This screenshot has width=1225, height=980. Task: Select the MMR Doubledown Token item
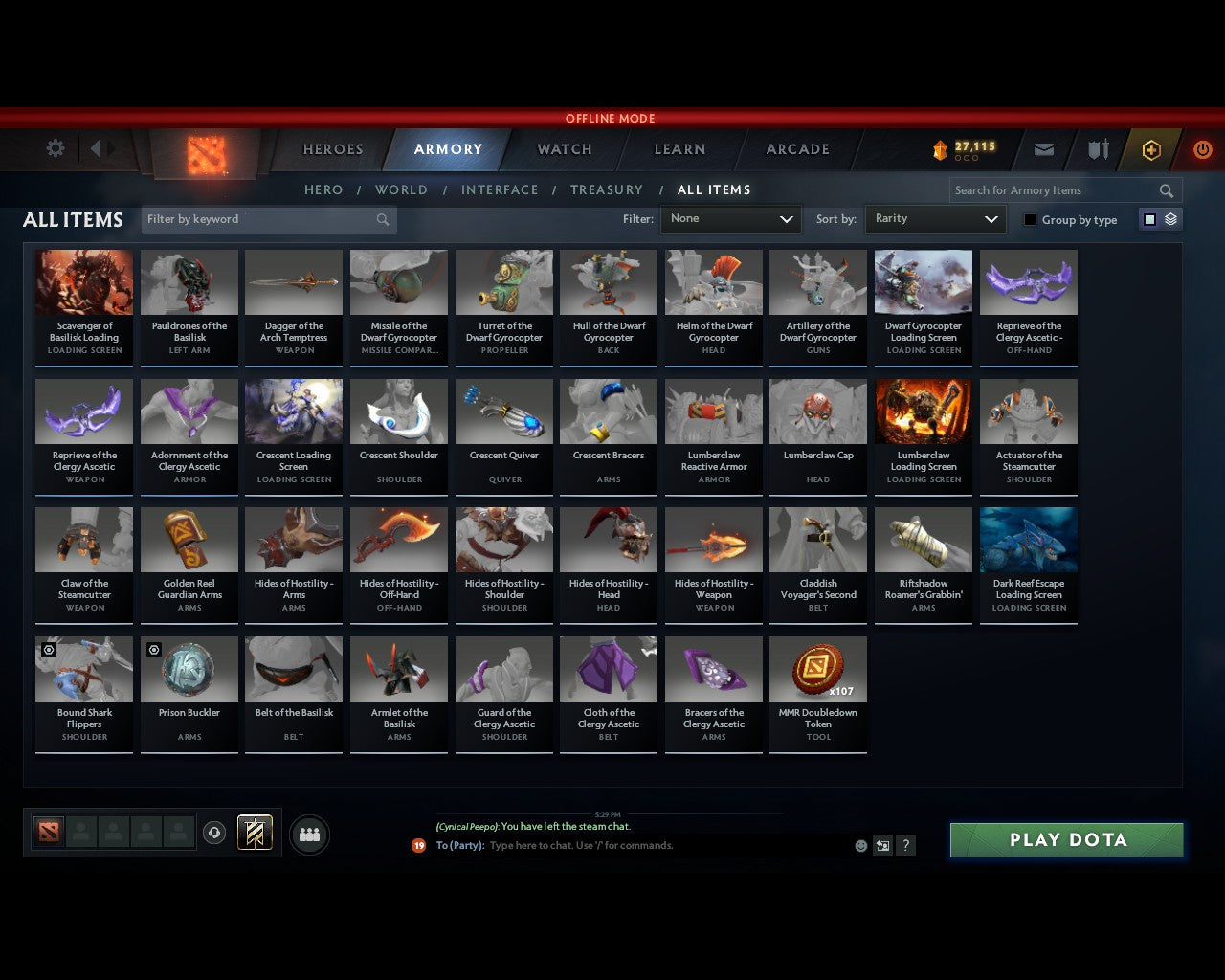(817, 694)
